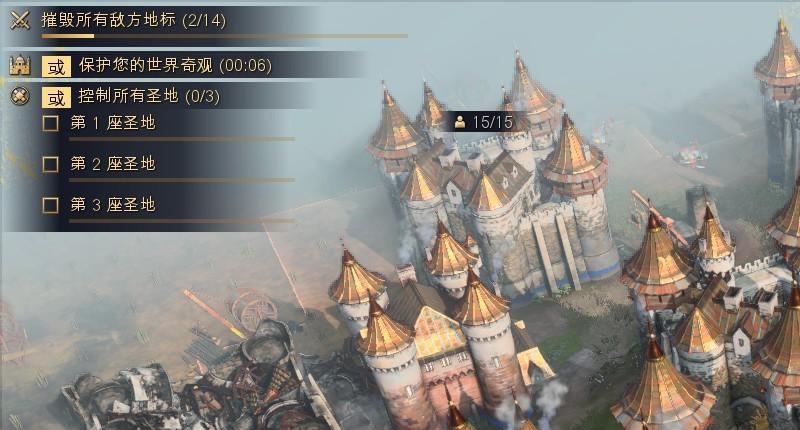
Task: Click the 第 3 座圣地 checkbox
Action: 51,205
